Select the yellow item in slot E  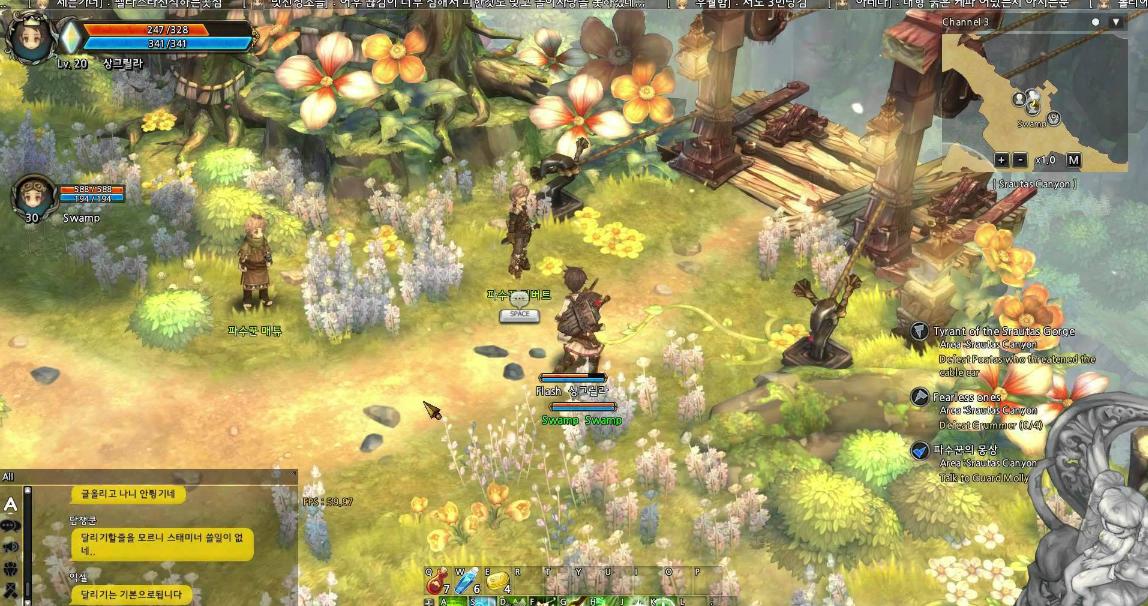(497, 582)
